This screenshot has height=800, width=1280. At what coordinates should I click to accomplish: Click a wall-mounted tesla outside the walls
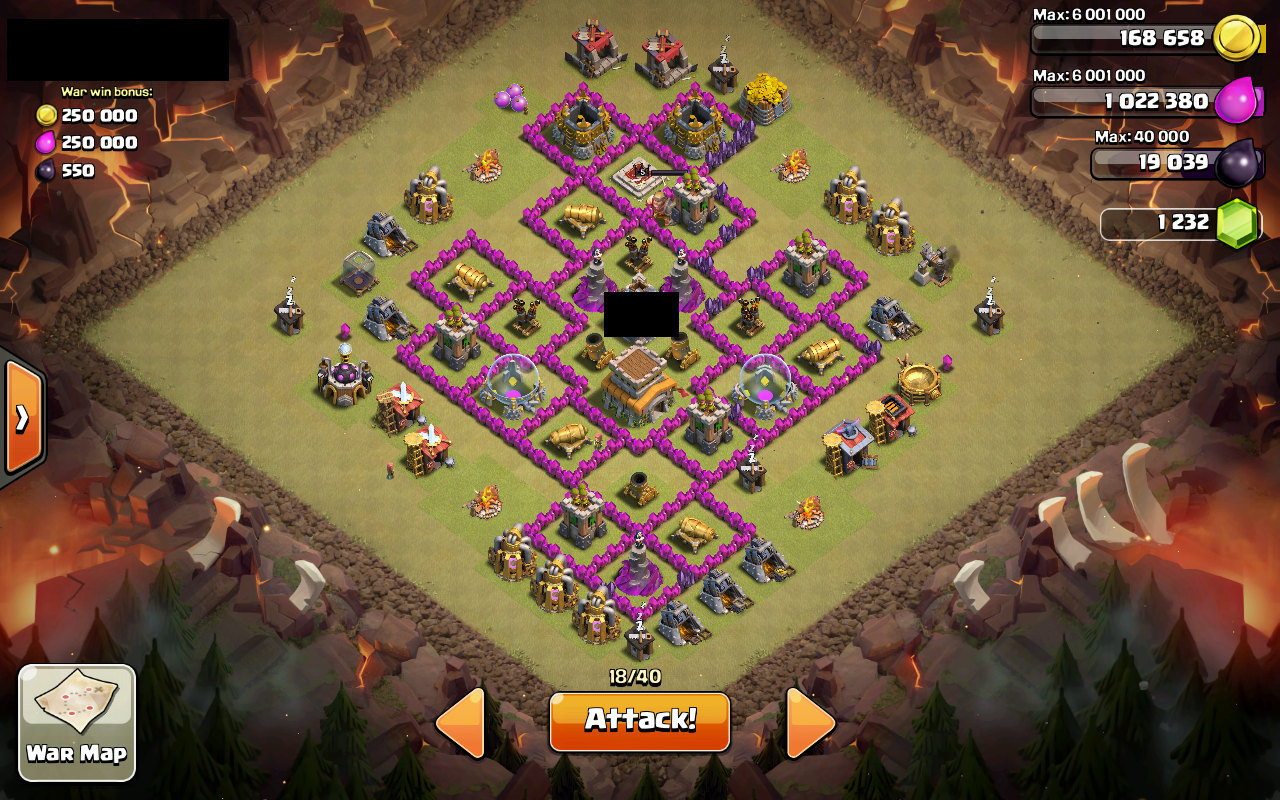click(289, 308)
